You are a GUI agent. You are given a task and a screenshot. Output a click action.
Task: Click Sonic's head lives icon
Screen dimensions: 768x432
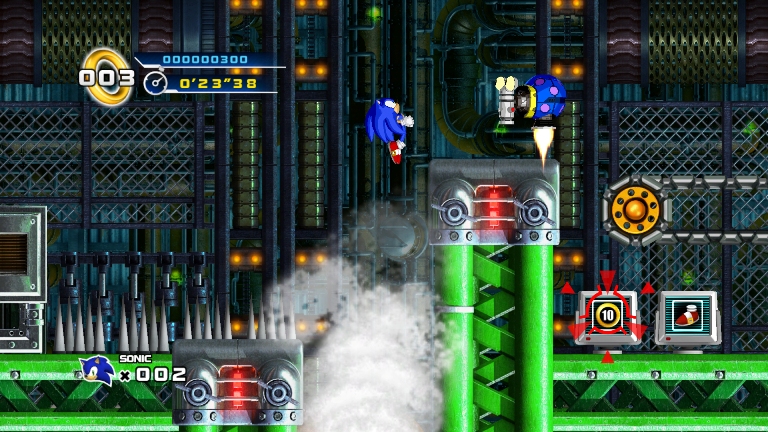point(97,371)
